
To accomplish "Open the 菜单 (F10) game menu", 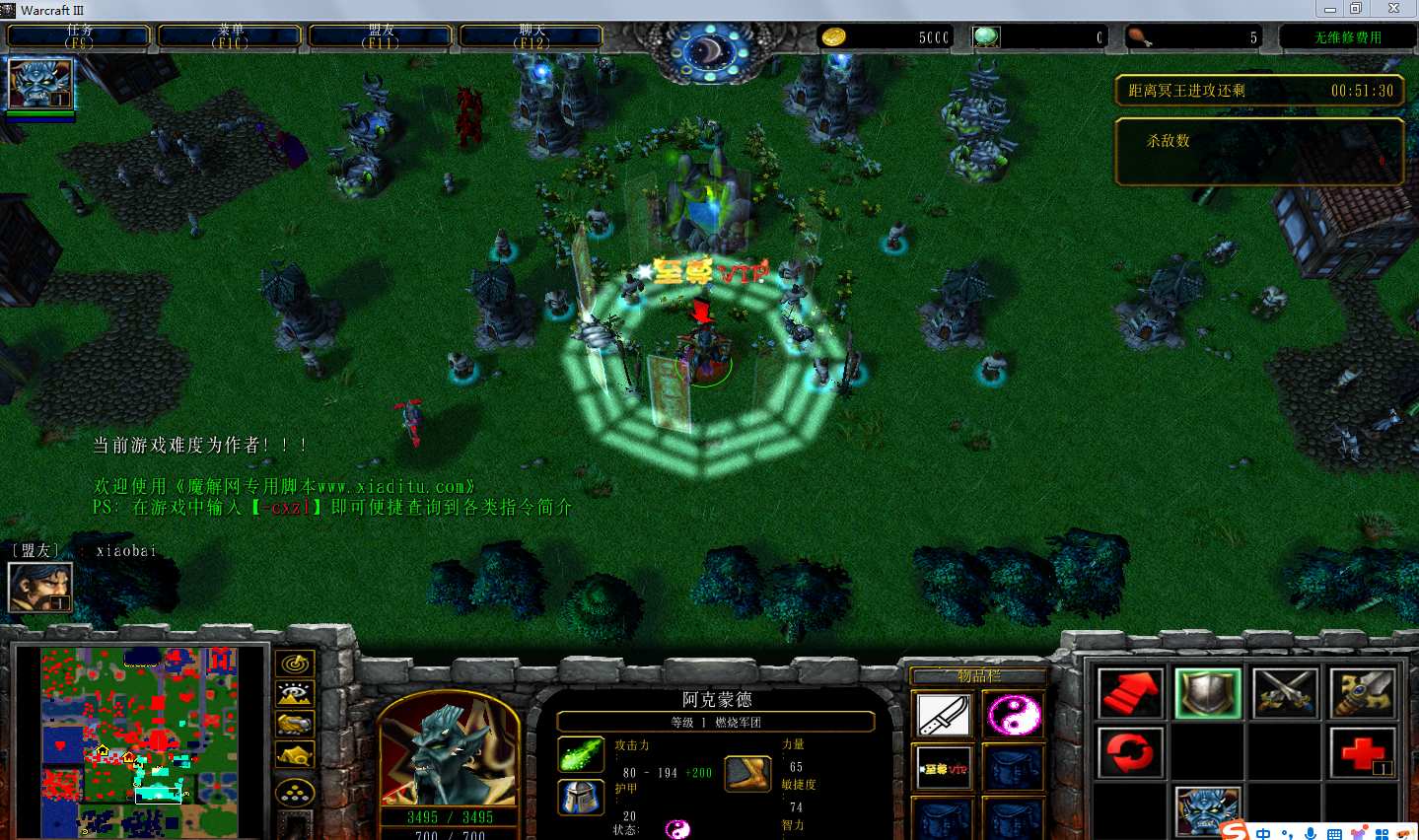I will (x=230, y=36).
